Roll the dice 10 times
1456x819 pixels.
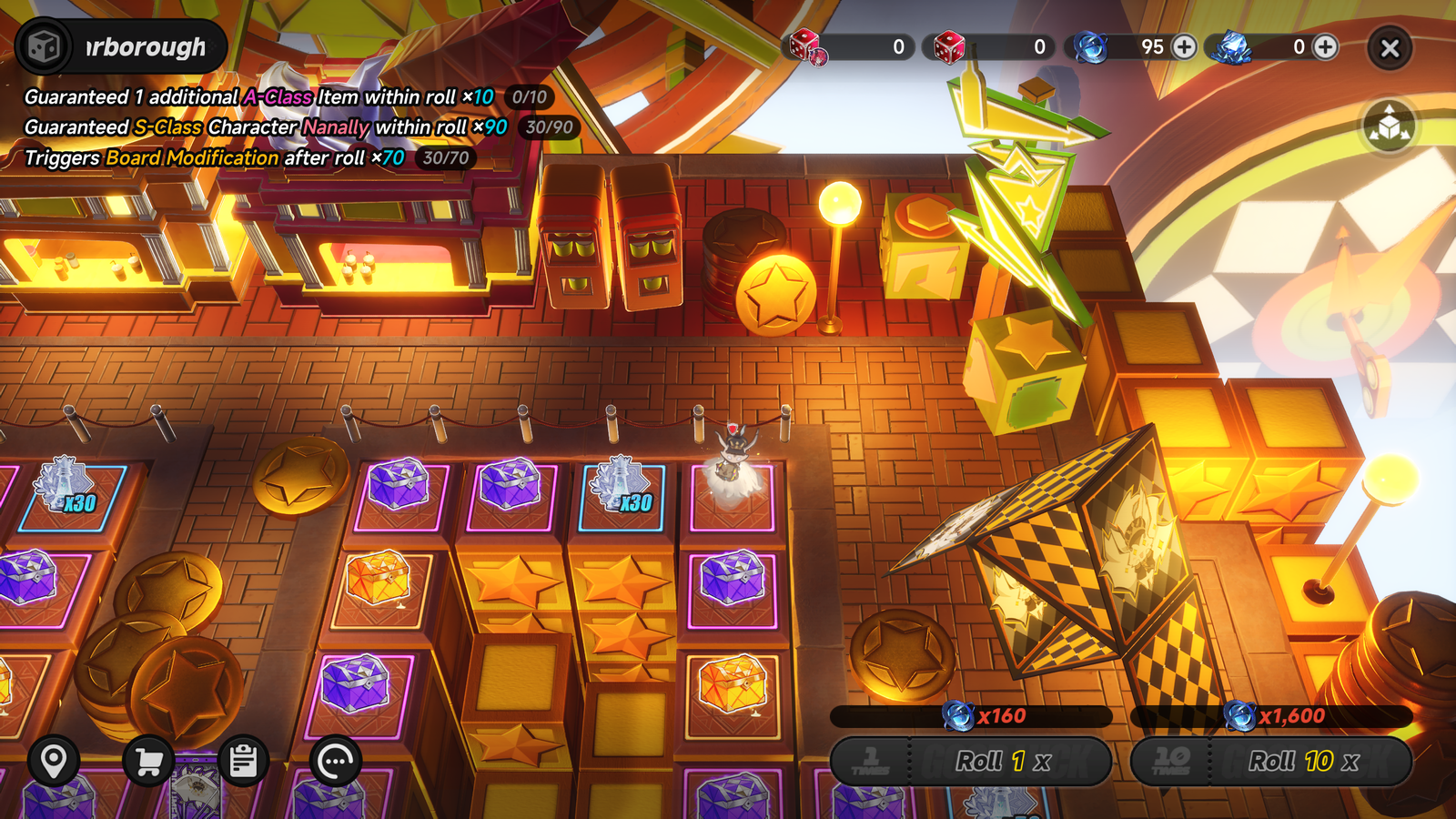tap(1271, 761)
